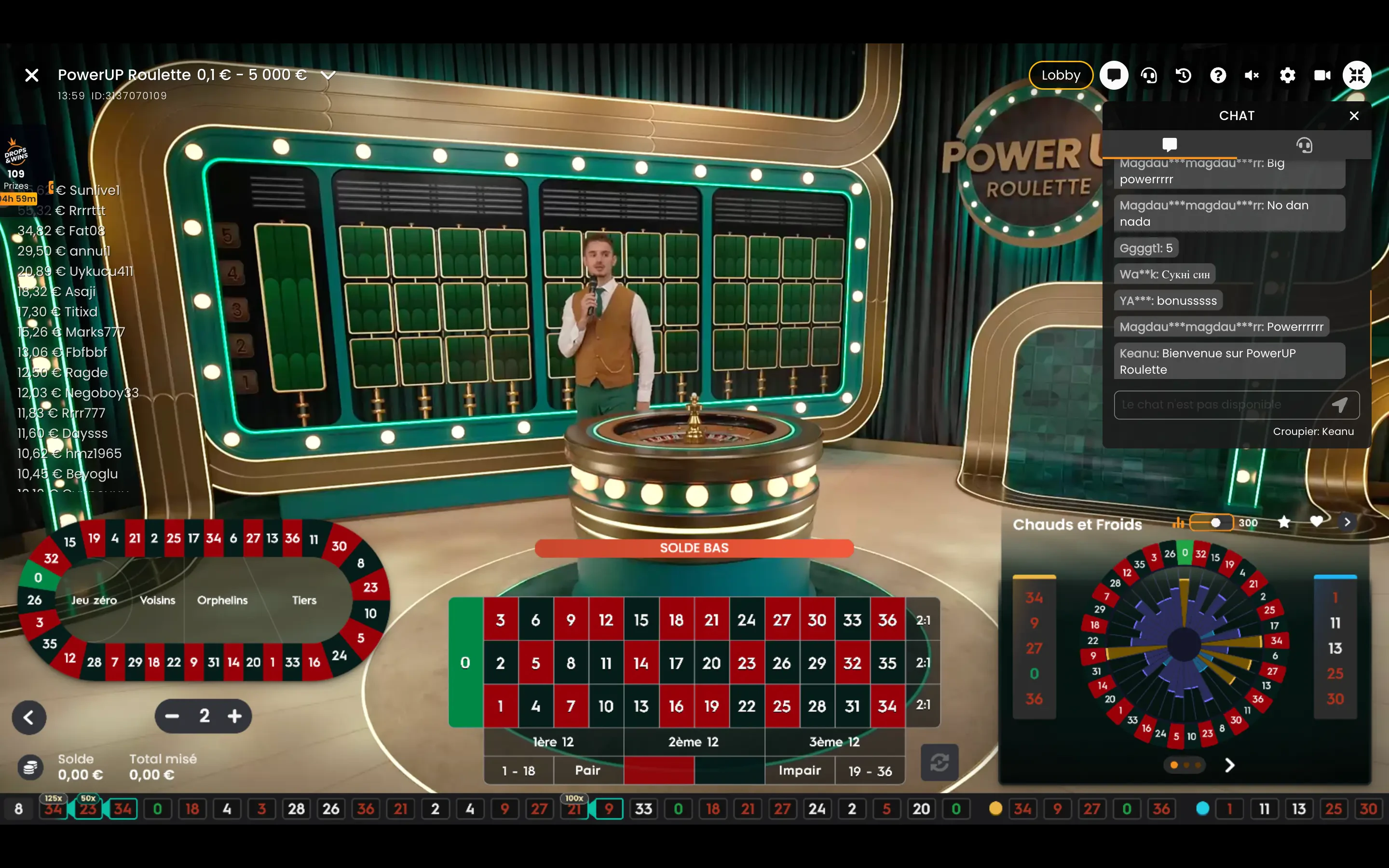The height and width of the screenshot is (868, 1389).
Task: Open the favorites star in statistics
Action: pos(1284,522)
